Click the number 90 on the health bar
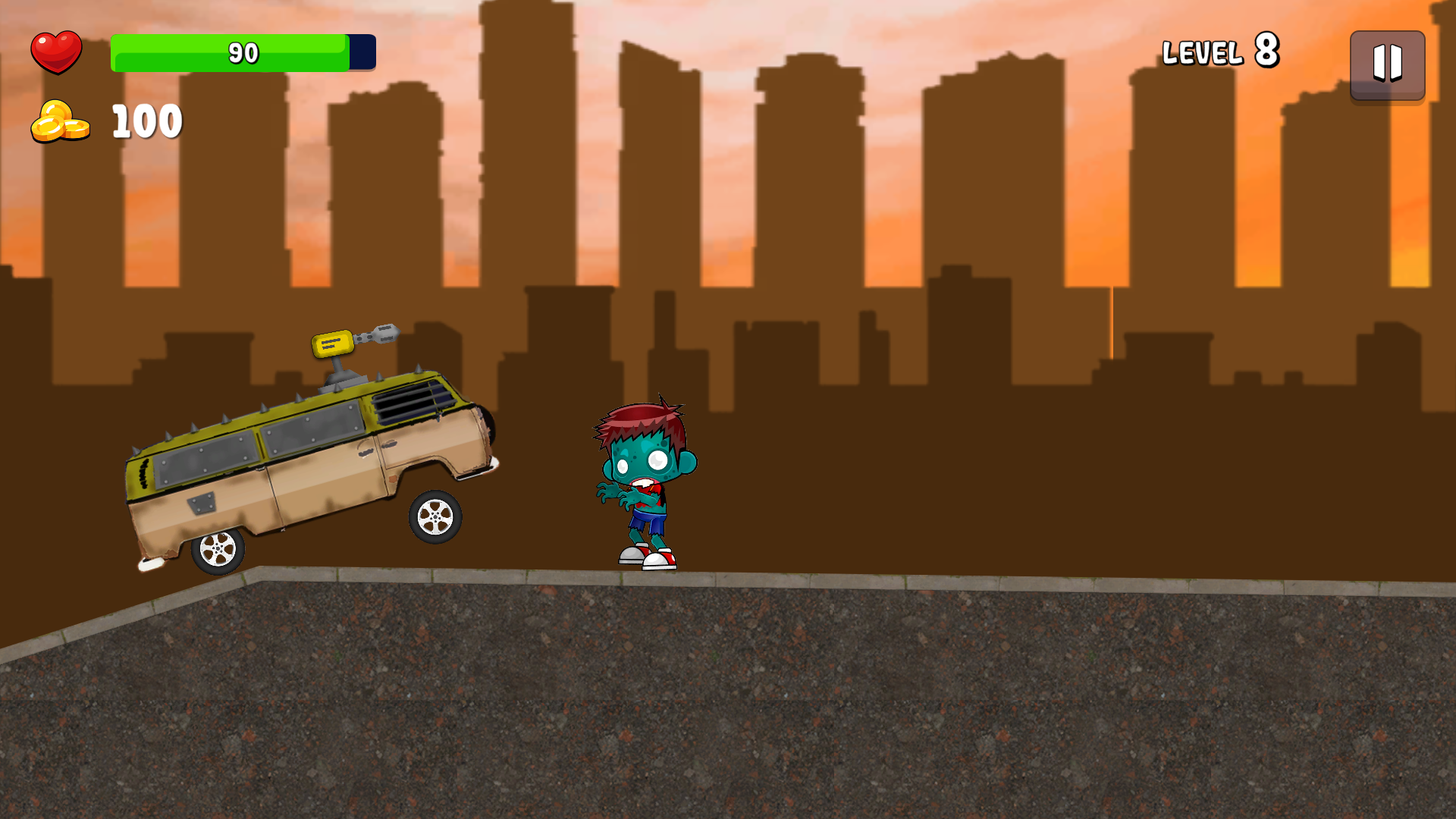Image resolution: width=1456 pixels, height=819 pixels. (241, 53)
